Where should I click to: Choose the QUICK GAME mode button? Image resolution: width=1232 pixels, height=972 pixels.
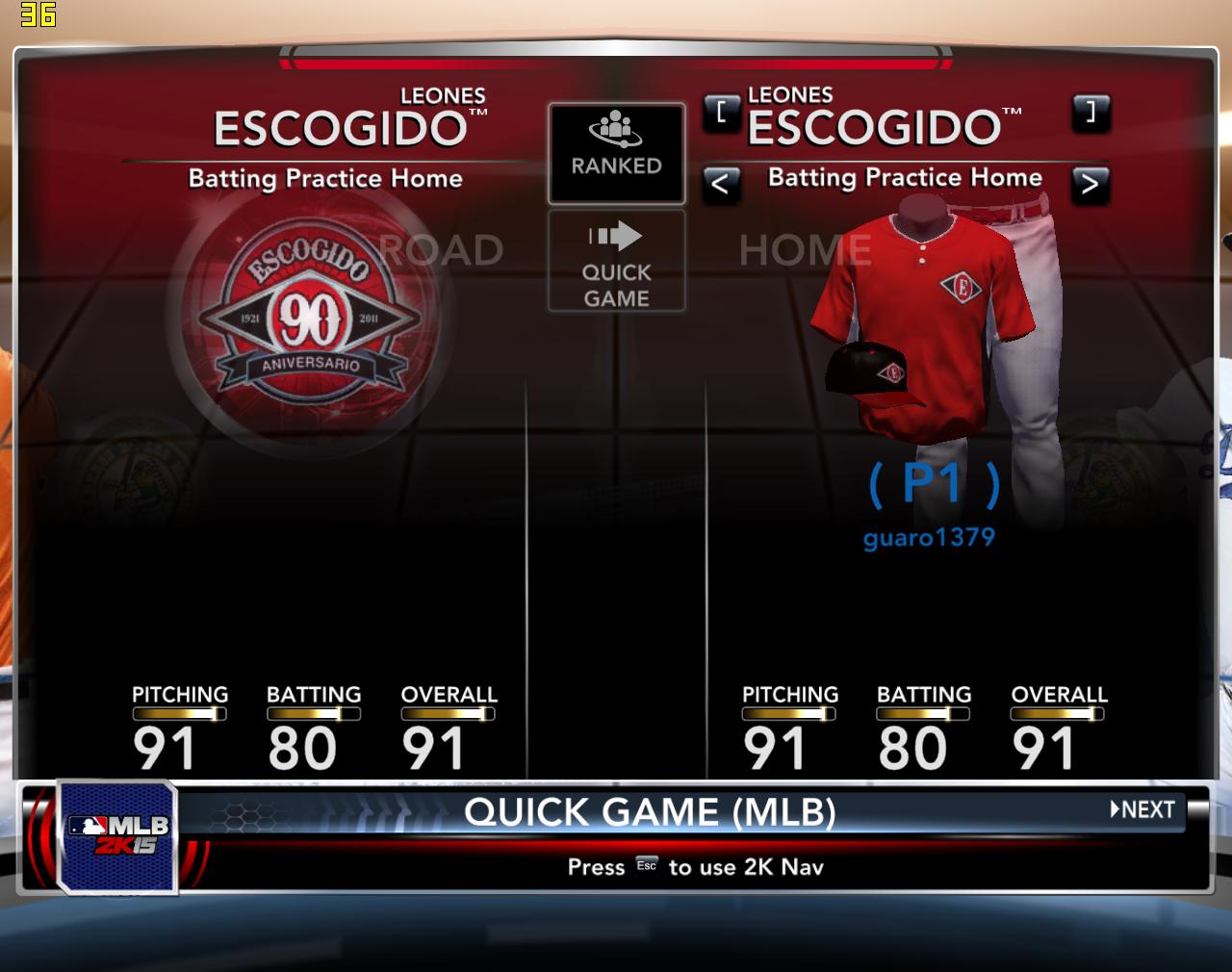point(616,261)
